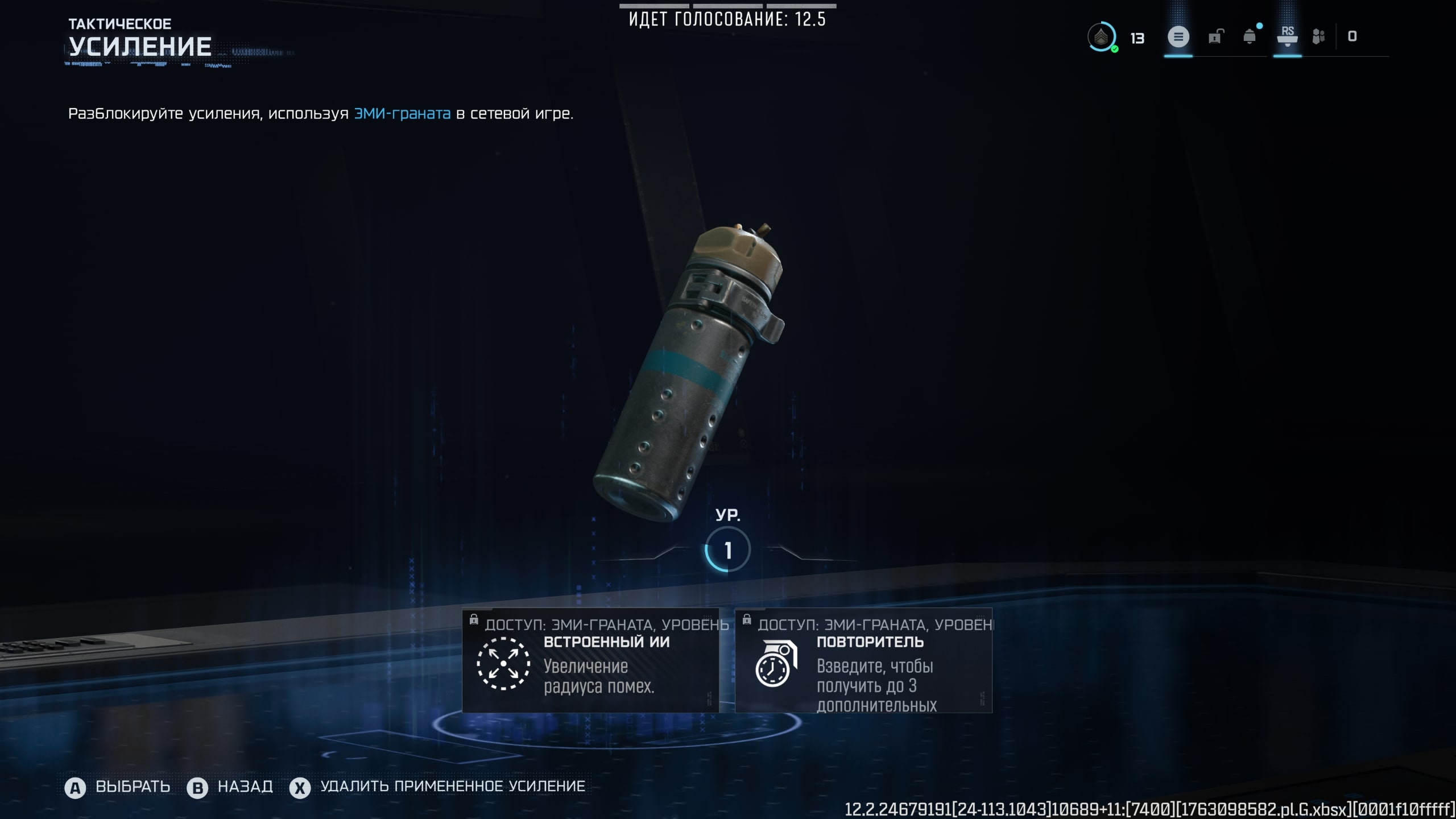Open the unlocked padlock icon
Image resolution: width=1456 pixels, height=819 pixels.
pos(1214,38)
